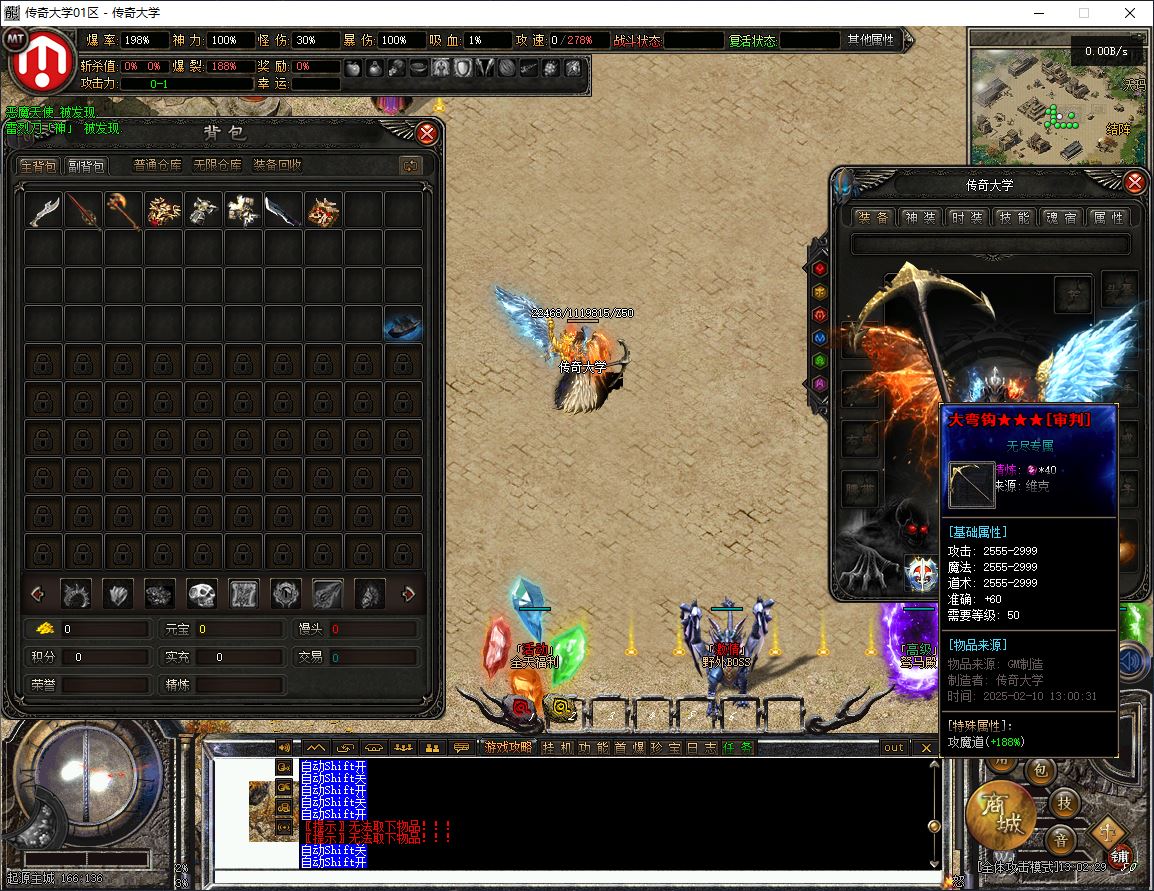1154x891 pixels.
Task: Click the minimap in the corner
Action: (x=1060, y=97)
